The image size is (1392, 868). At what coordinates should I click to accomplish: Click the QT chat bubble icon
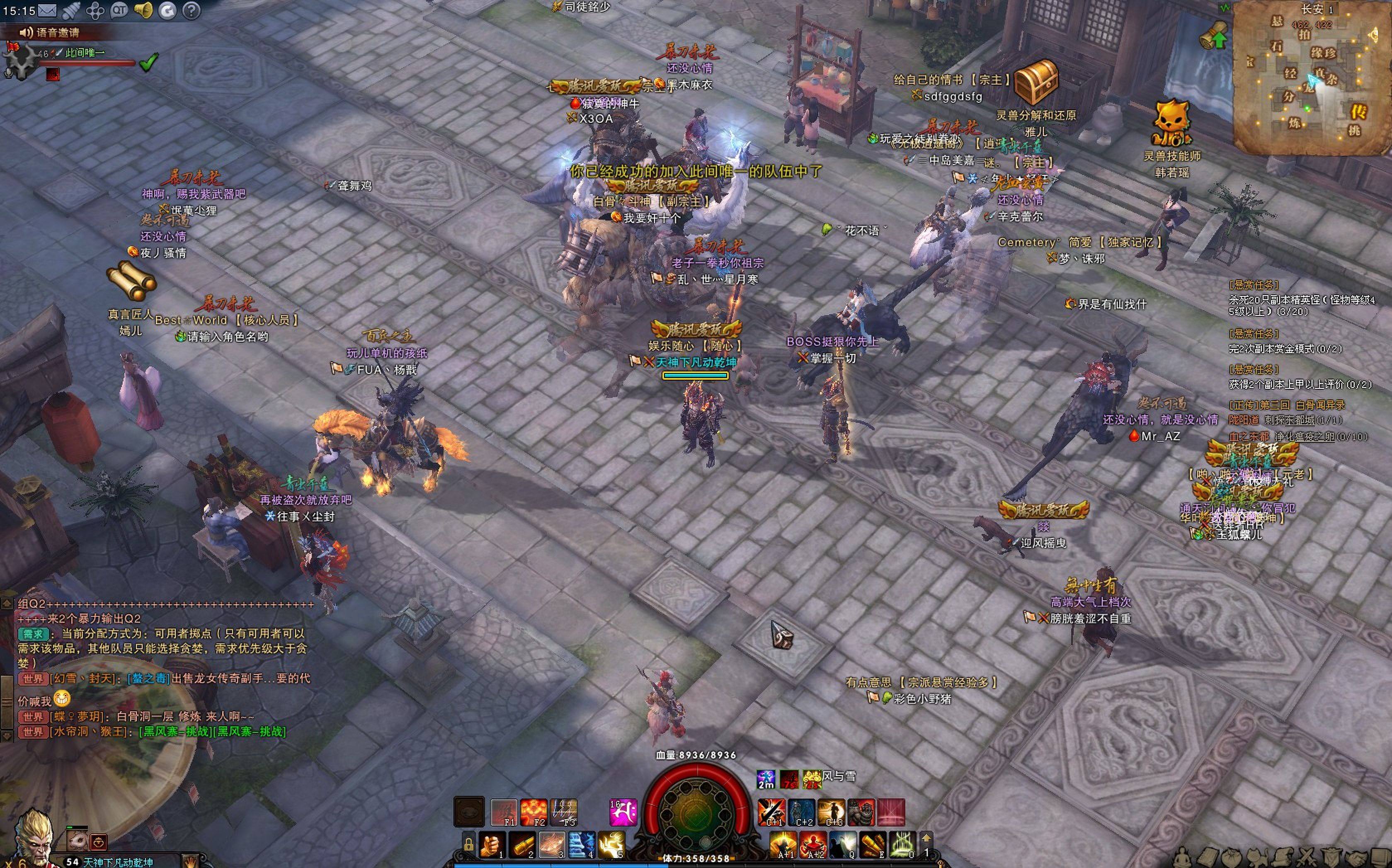(119, 10)
